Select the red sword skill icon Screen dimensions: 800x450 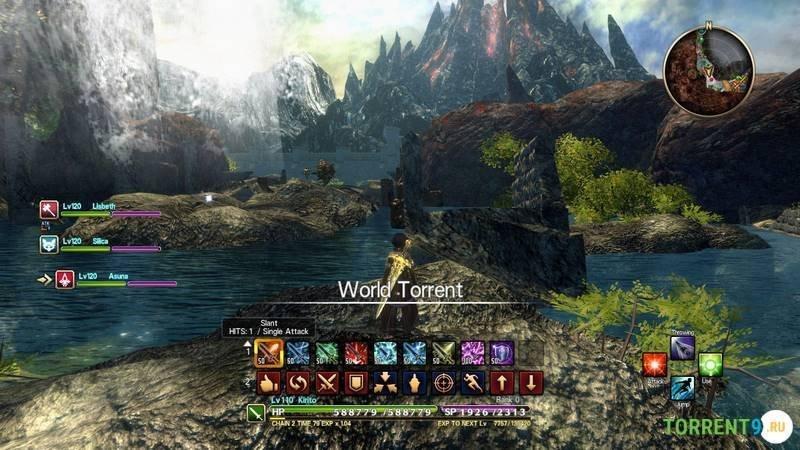tap(356, 352)
